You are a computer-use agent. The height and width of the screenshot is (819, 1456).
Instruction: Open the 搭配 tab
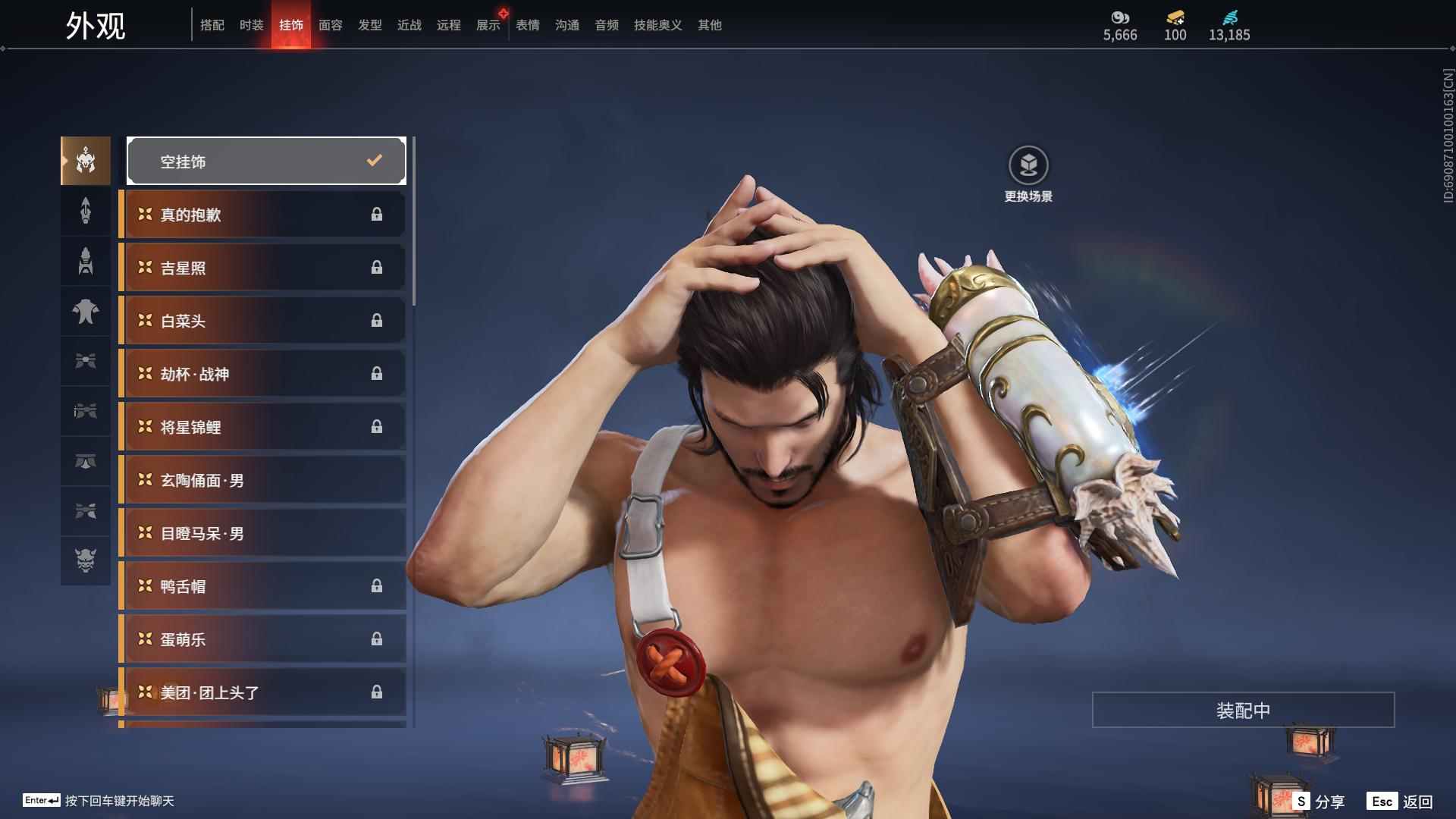pos(212,25)
